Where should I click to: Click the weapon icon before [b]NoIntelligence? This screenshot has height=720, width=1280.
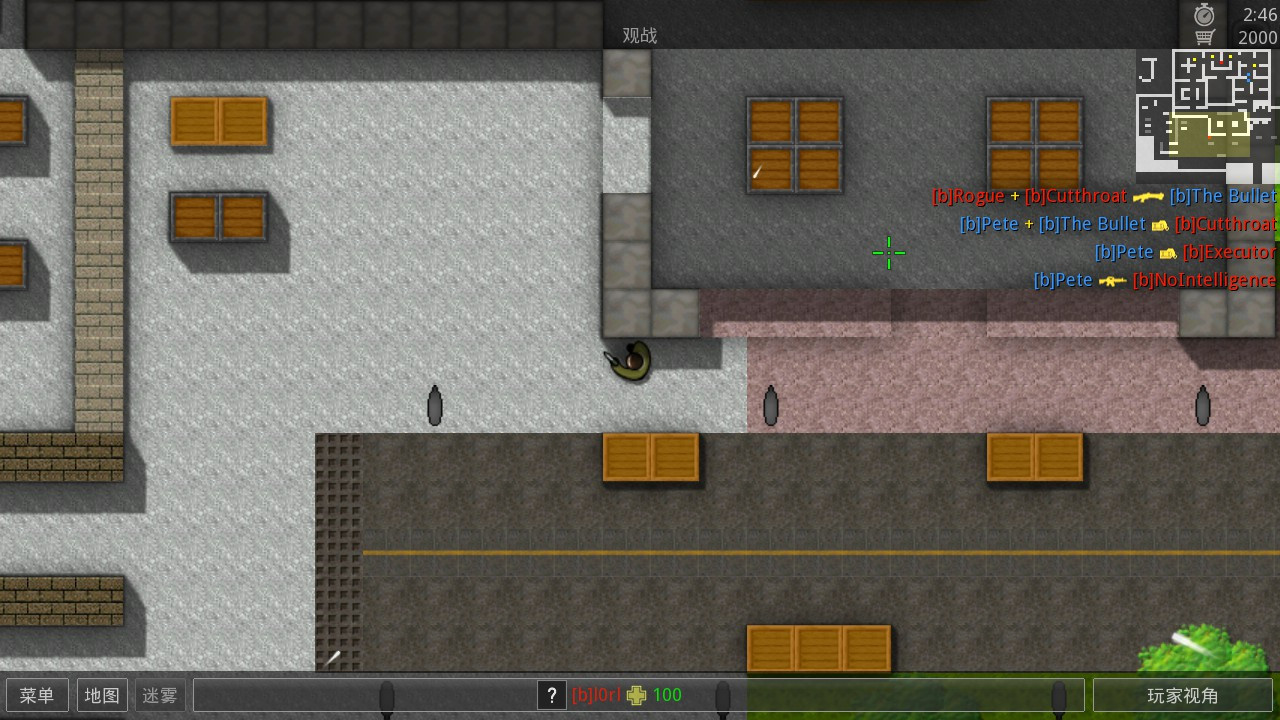tap(1113, 280)
